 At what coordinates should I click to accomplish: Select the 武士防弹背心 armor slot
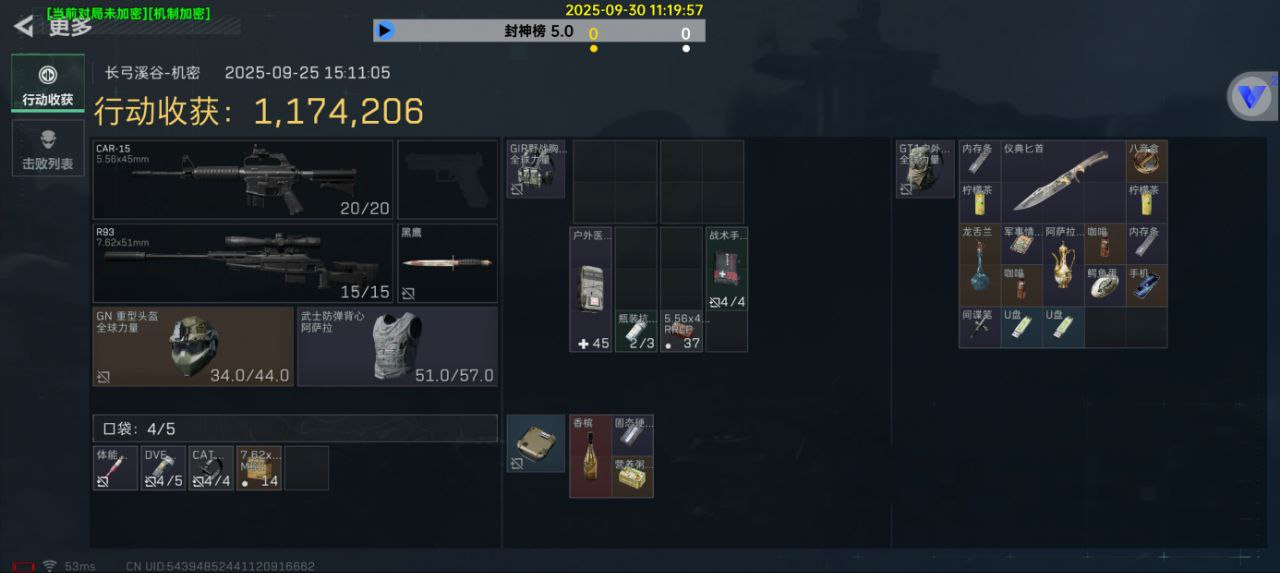pyautogui.click(x=397, y=346)
